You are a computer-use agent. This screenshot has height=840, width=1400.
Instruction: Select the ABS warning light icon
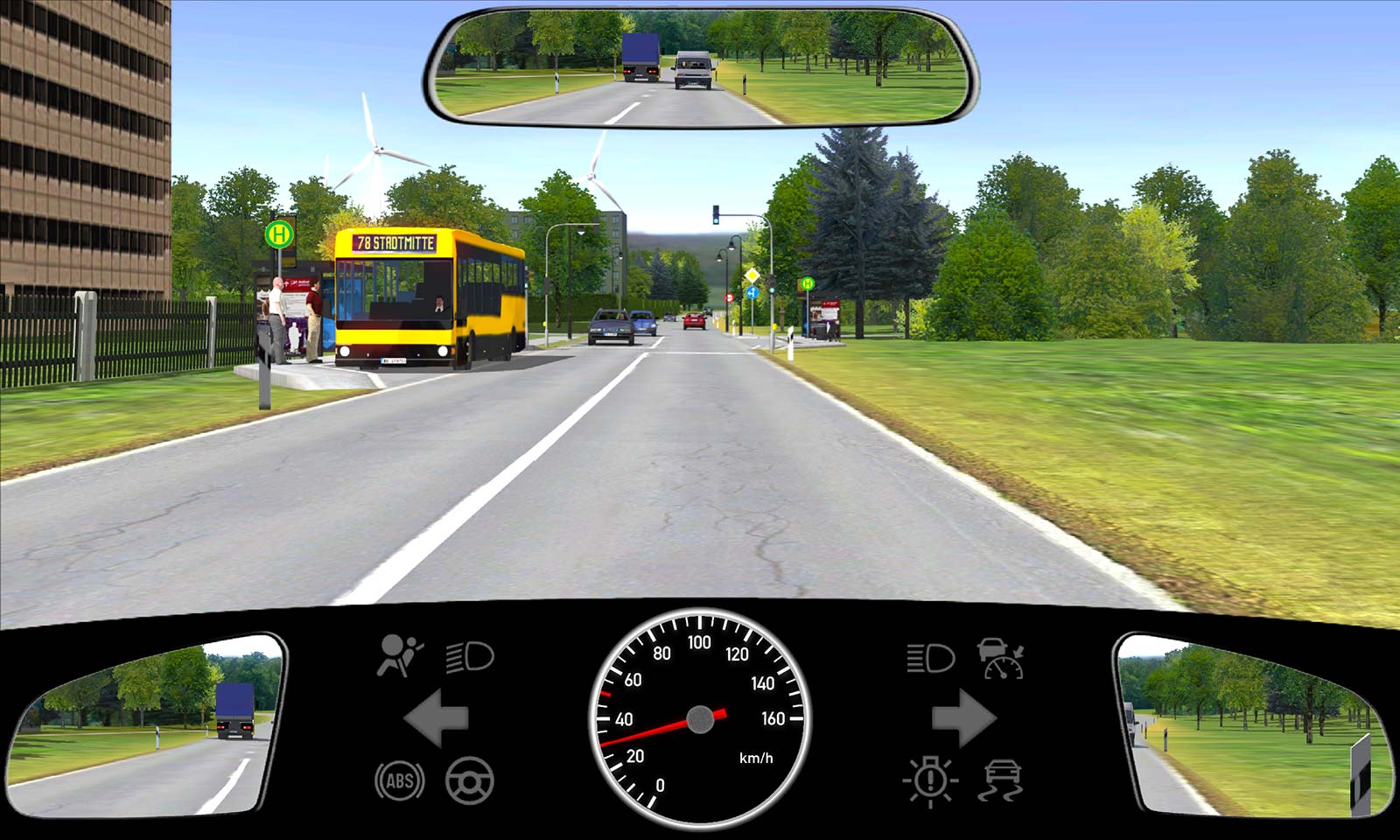399,780
